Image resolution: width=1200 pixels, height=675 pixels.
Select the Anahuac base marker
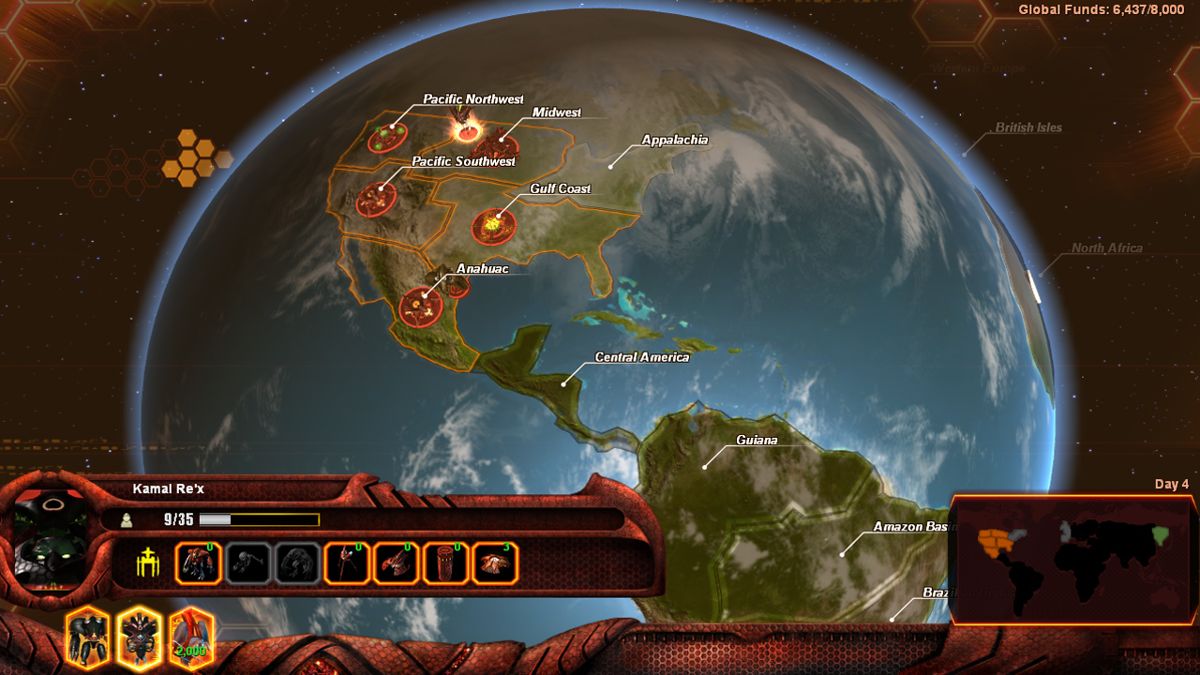pos(421,305)
